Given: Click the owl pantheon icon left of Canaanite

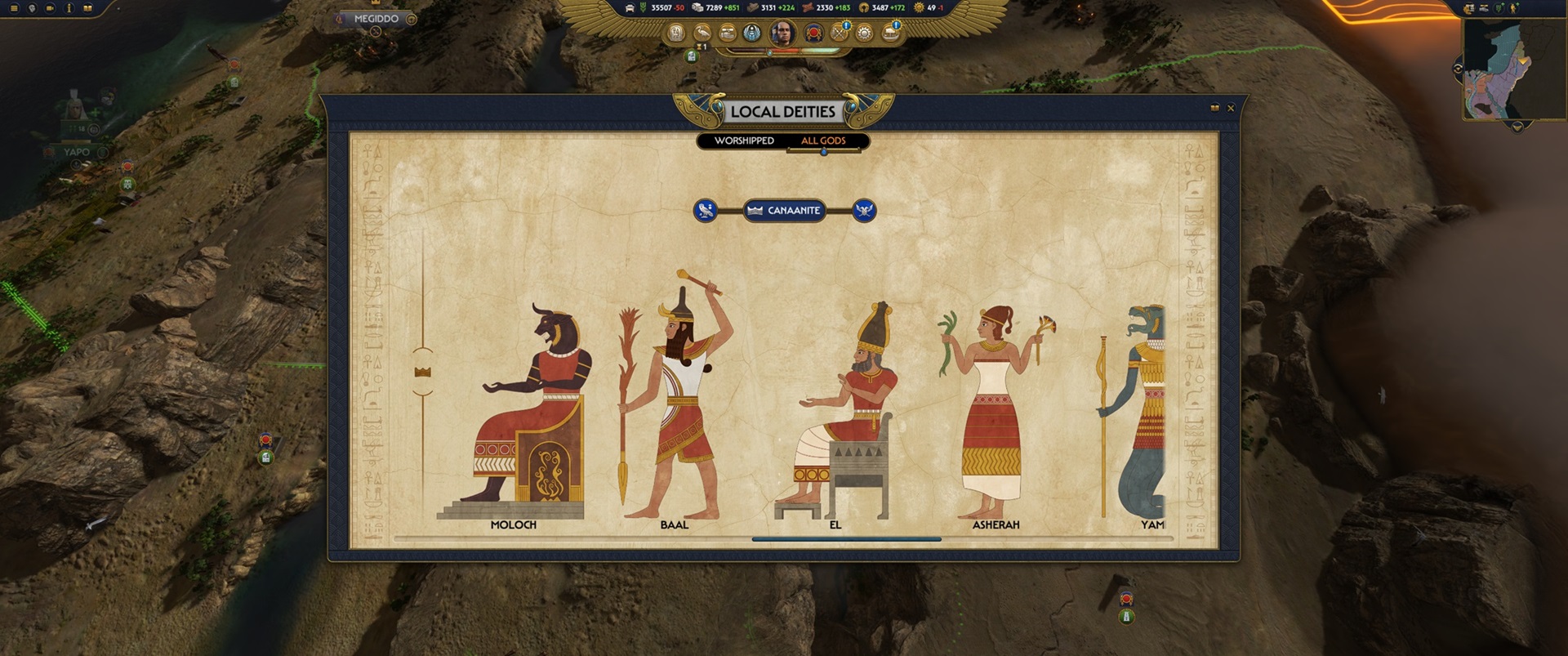Looking at the screenshot, I should tap(704, 211).
